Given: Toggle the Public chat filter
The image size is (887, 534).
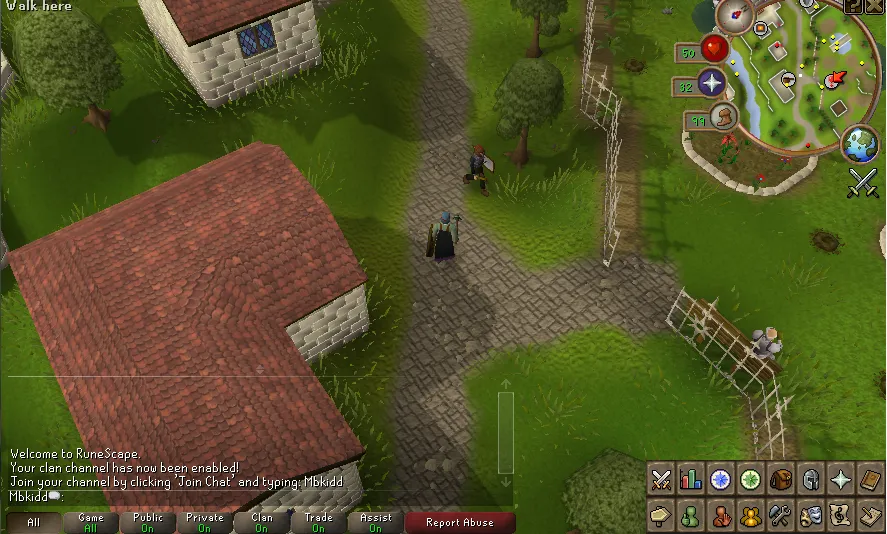Looking at the screenshot, I should (x=148, y=522).
